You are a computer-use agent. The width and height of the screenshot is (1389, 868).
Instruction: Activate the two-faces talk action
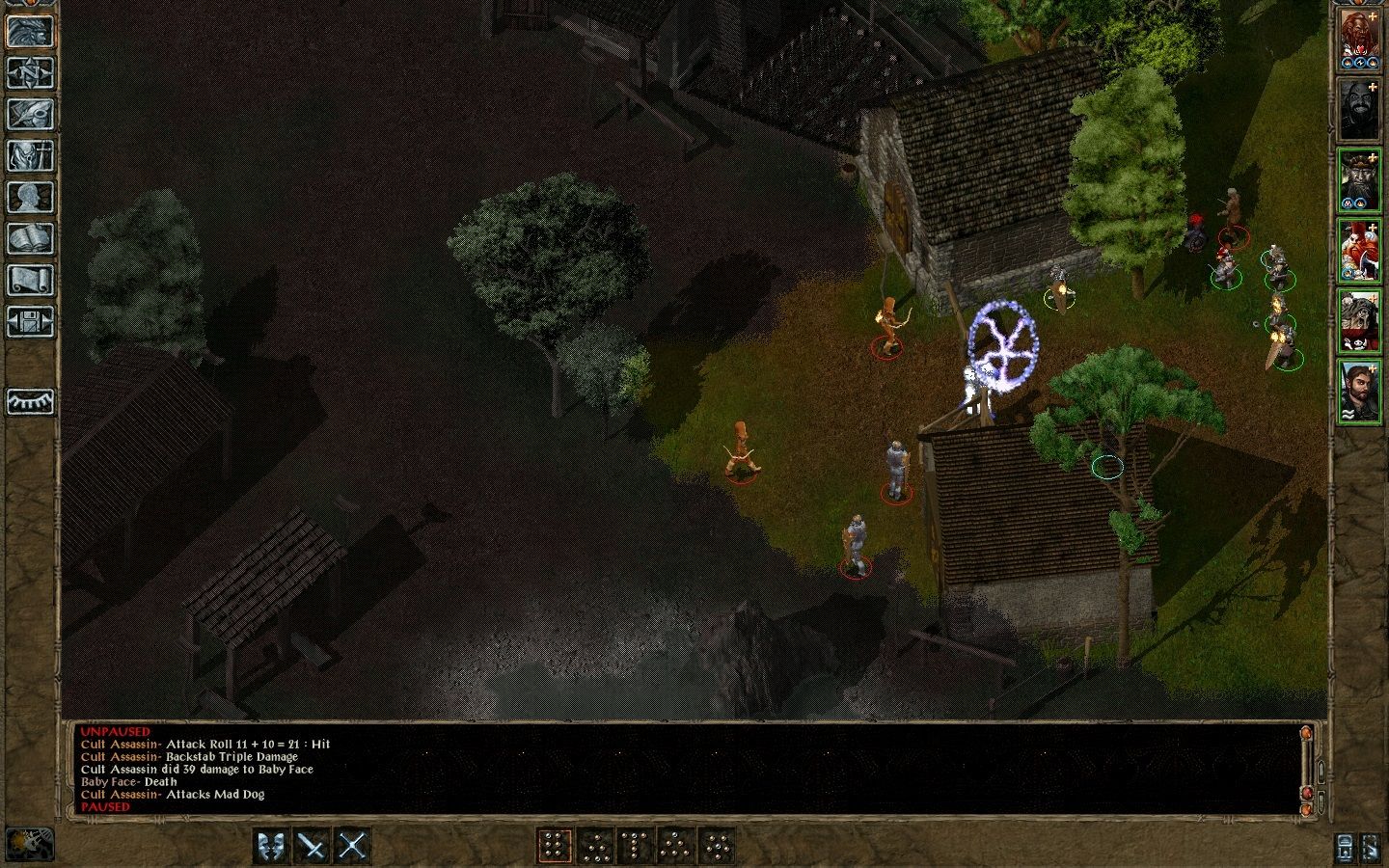click(x=271, y=846)
